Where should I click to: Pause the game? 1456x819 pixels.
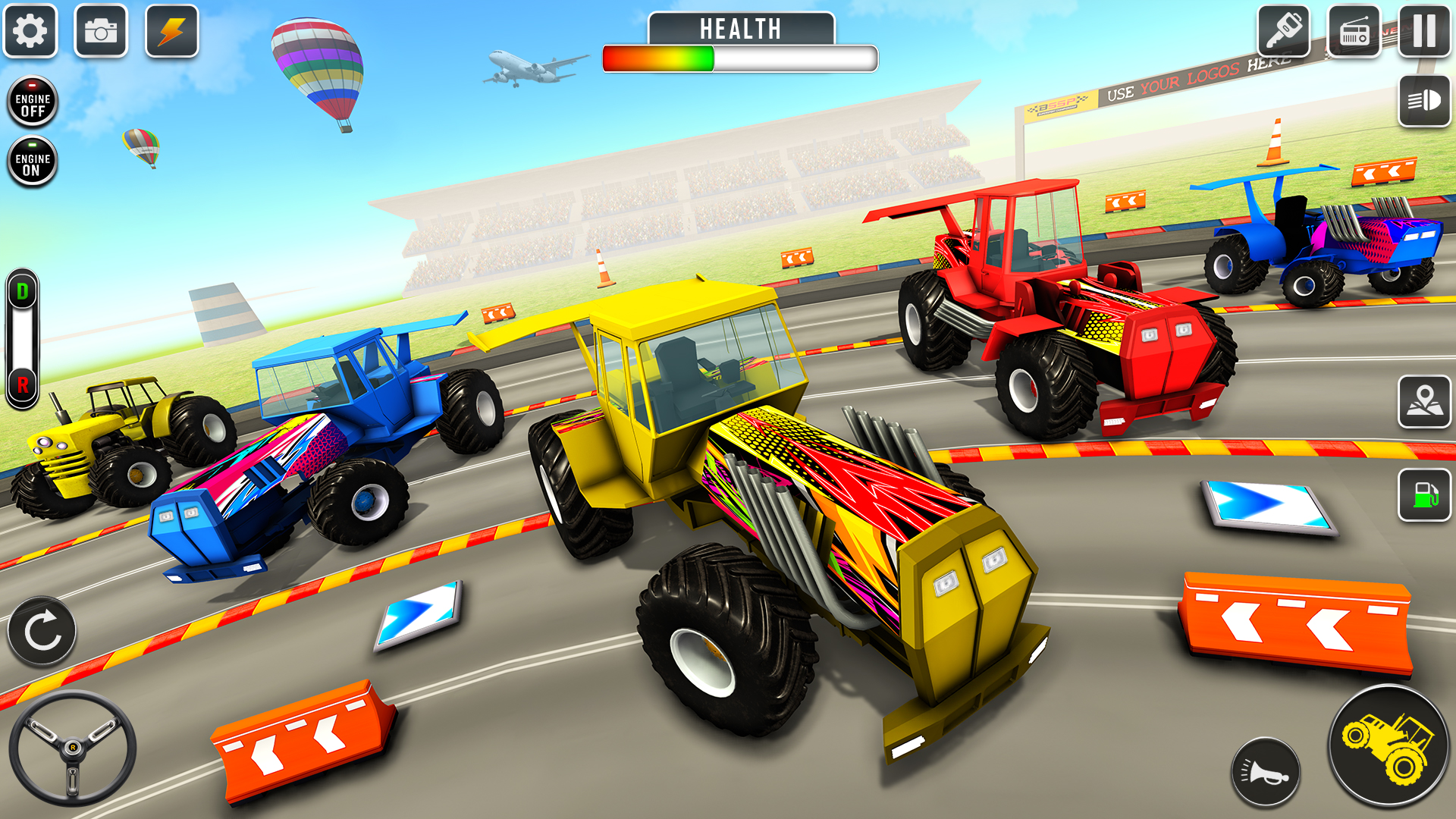click(1424, 32)
